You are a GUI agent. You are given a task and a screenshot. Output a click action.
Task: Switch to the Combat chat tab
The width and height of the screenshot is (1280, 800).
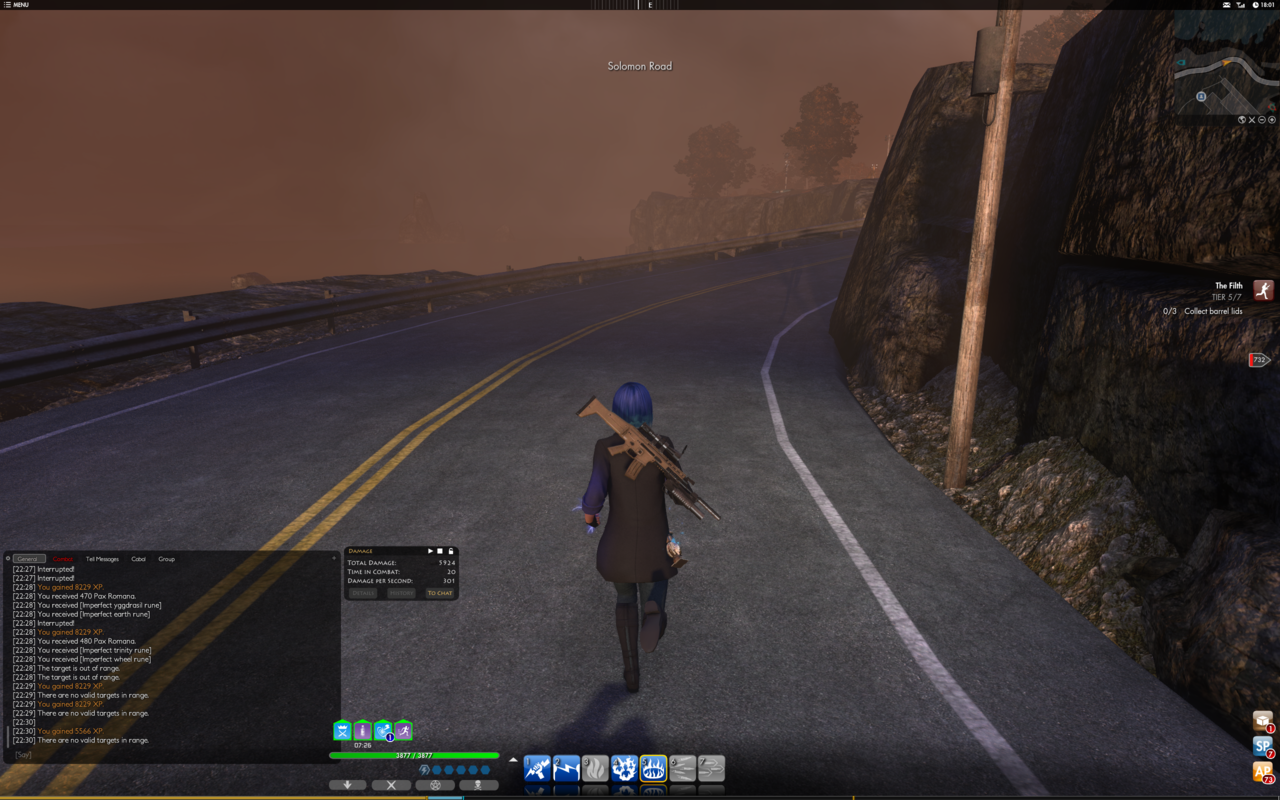pos(63,559)
